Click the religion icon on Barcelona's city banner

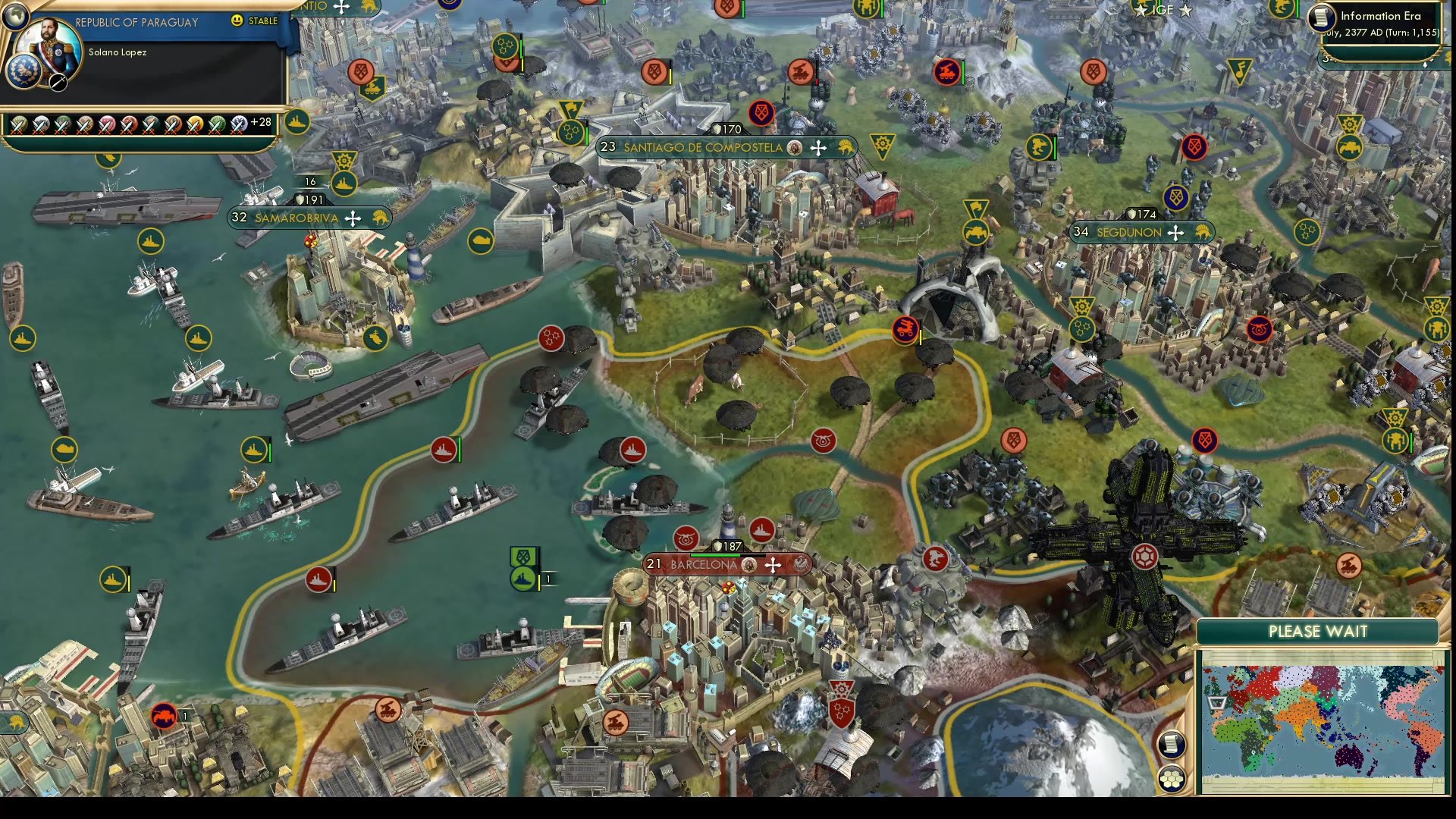tap(748, 566)
